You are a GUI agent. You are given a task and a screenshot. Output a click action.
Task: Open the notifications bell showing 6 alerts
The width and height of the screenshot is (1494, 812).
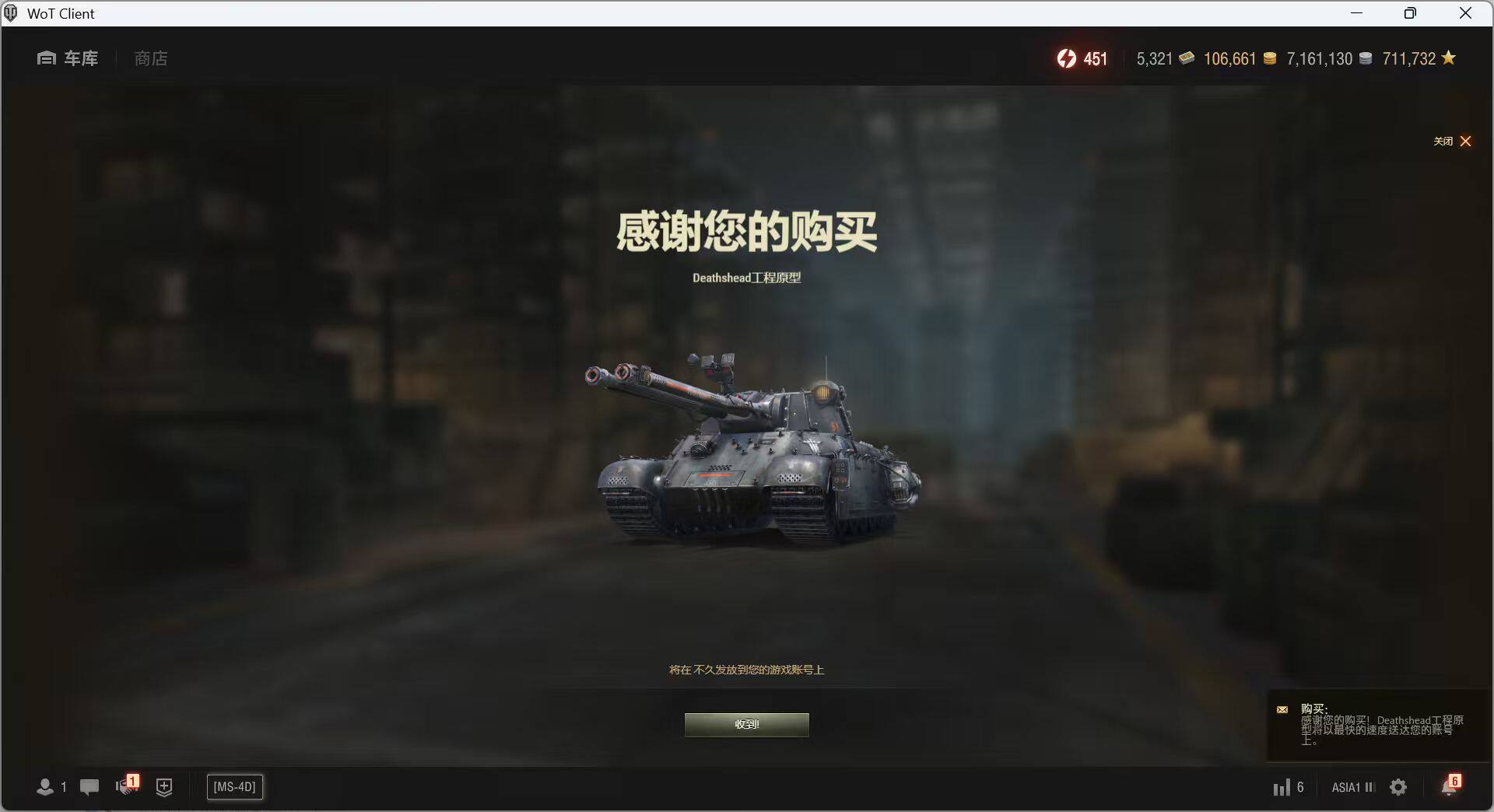click(x=1449, y=787)
